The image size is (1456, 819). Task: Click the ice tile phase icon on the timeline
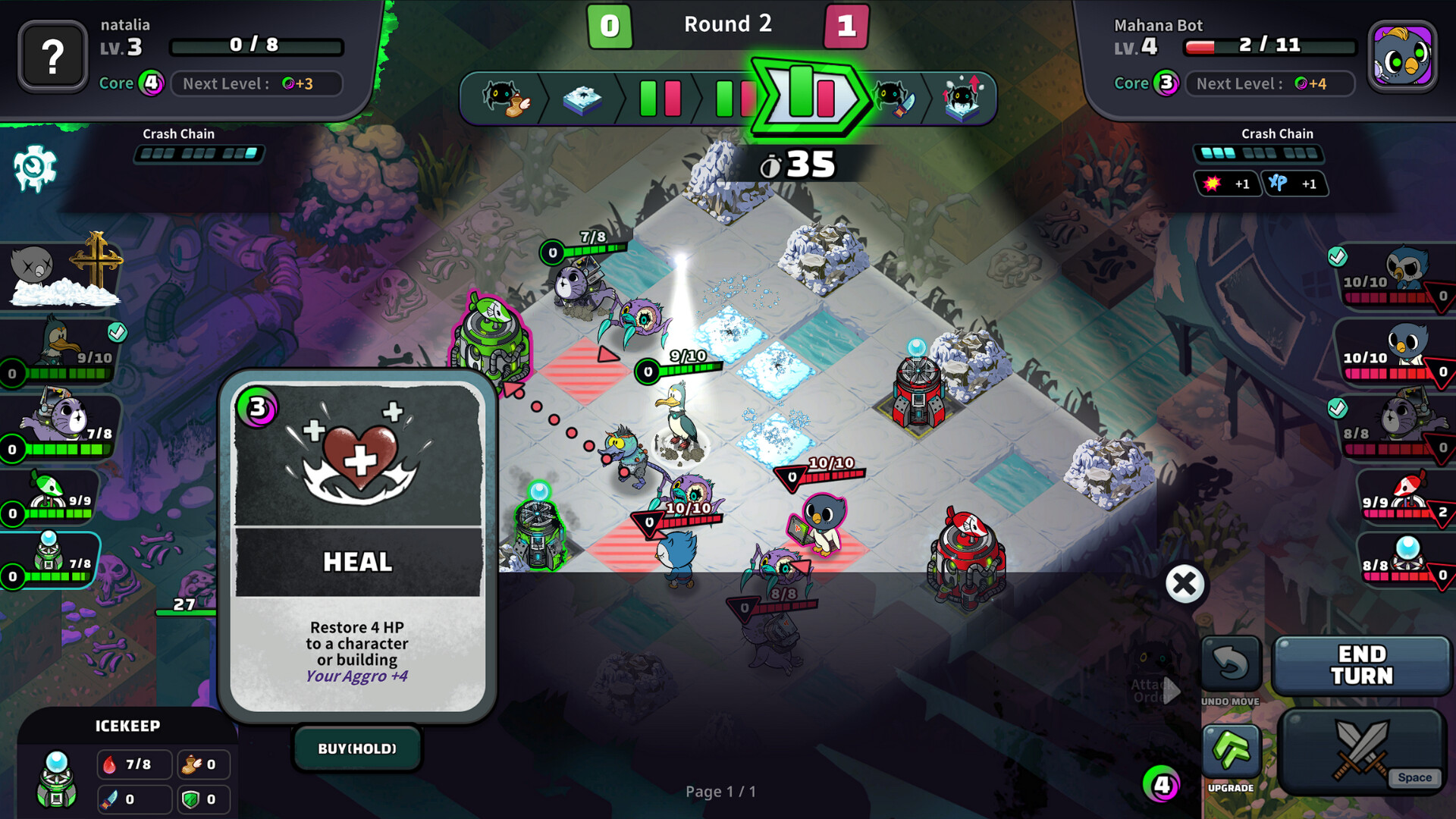pos(584,99)
